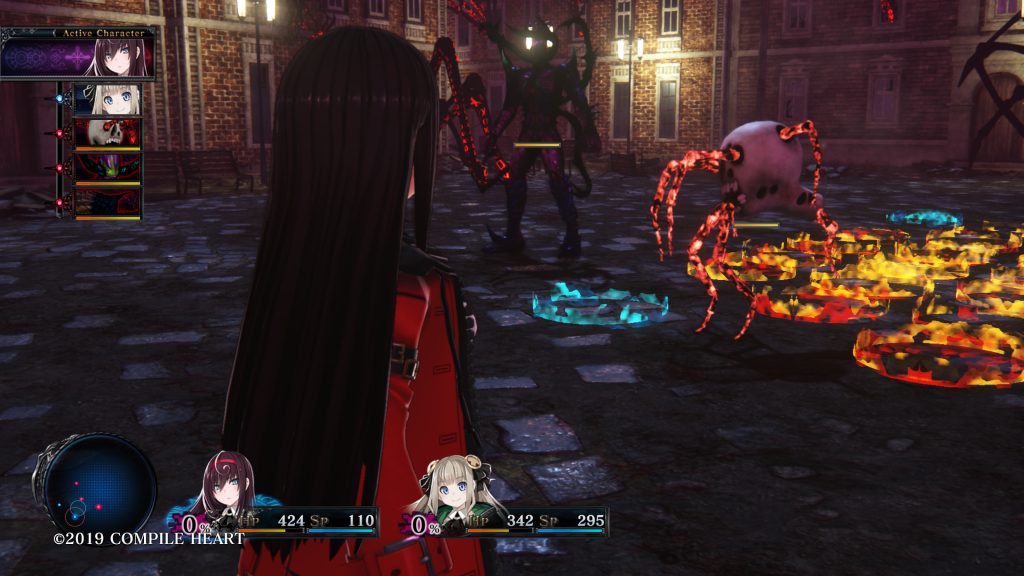Image resolution: width=1024 pixels, height=576 pixels.
Task: Select the blonde girl's turn order portrait
Action: pos(107,99)
